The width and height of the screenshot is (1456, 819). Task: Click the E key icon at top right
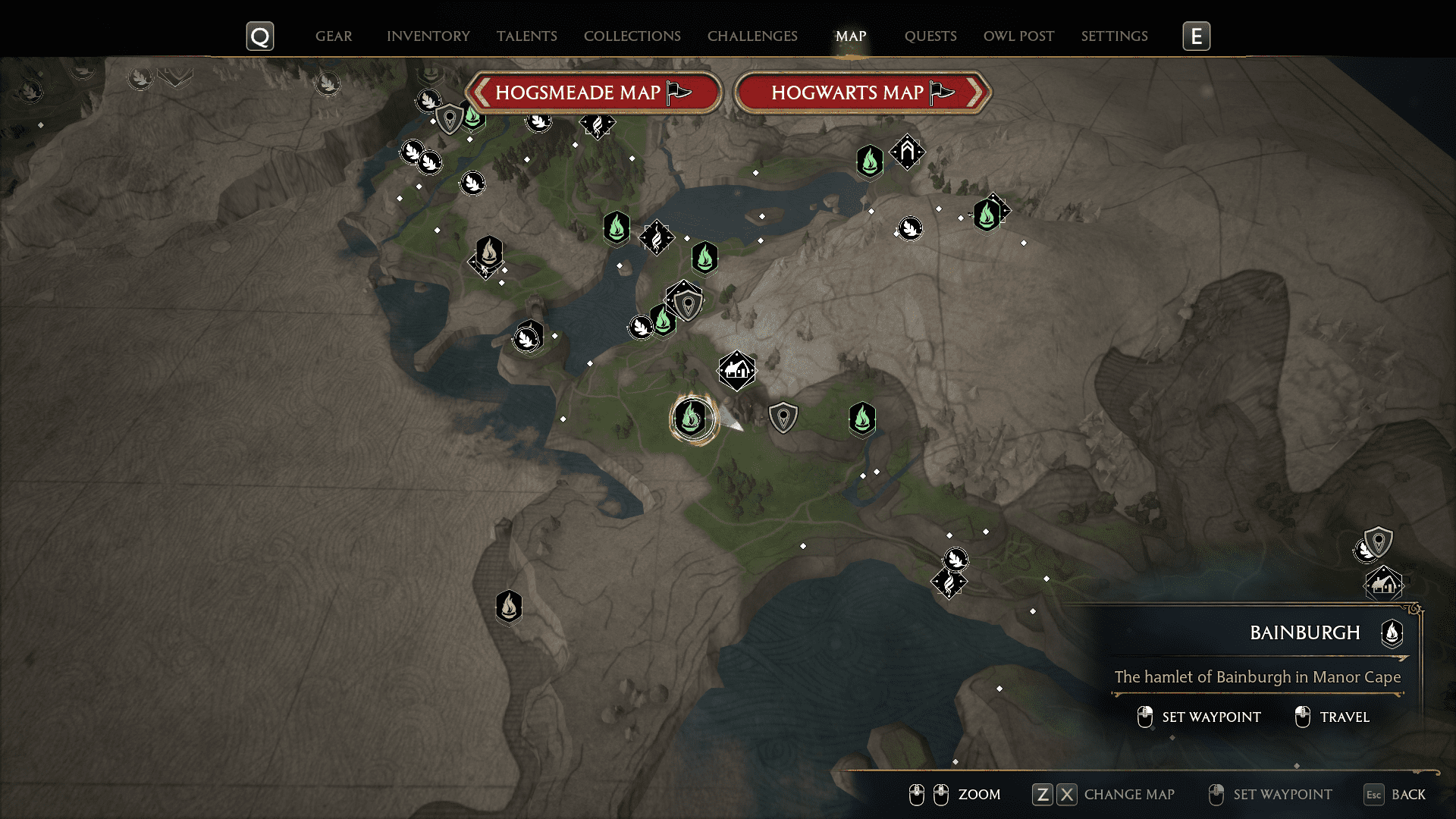1197,35
